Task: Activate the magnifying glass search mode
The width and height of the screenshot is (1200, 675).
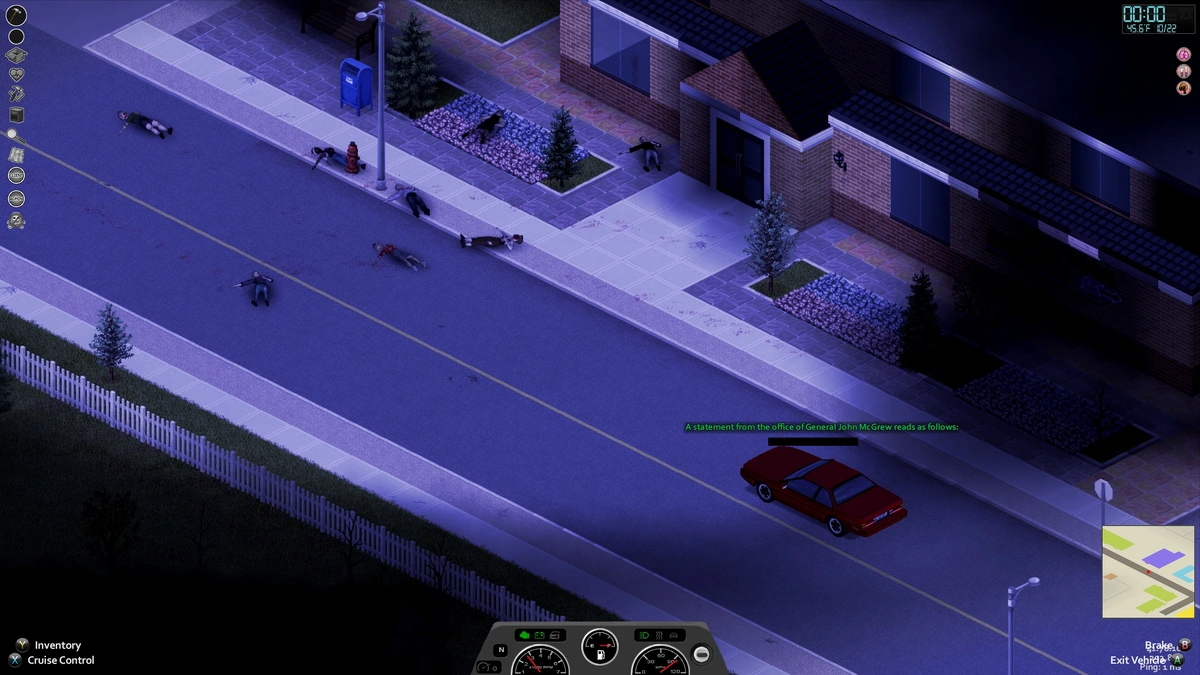Action: pos(15,135)
